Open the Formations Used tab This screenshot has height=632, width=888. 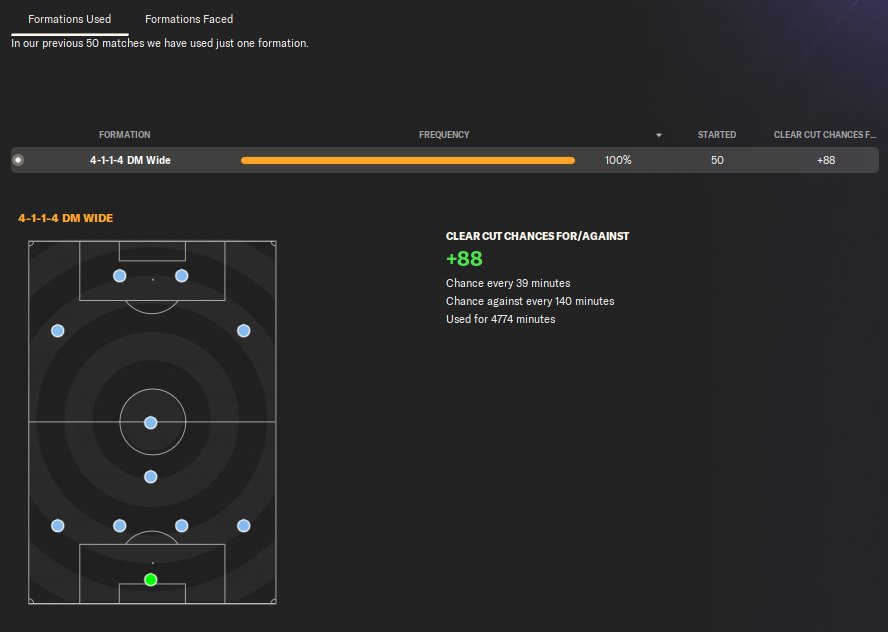70,19
